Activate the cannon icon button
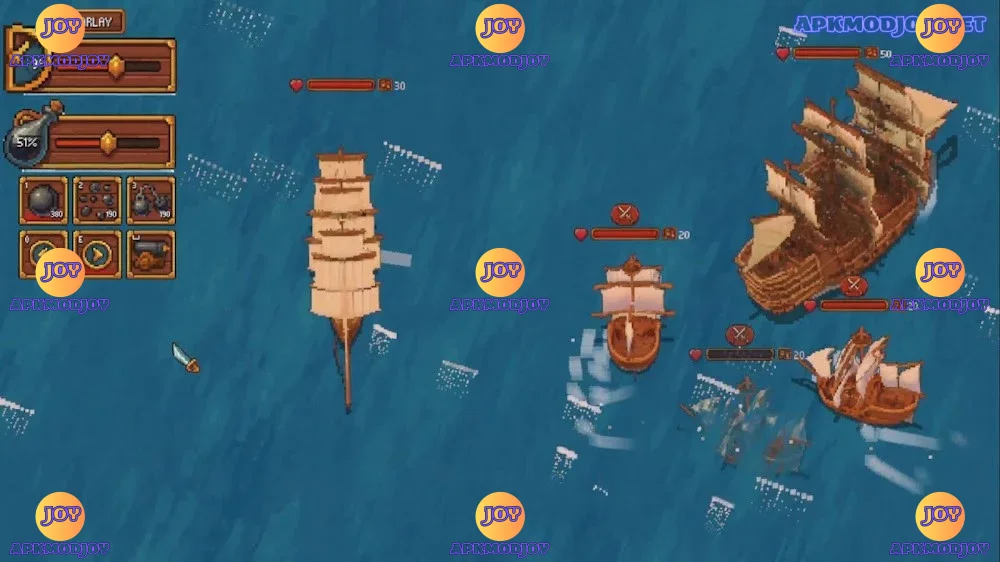This screenshot has height=562, width=1000. coord(150,254)
